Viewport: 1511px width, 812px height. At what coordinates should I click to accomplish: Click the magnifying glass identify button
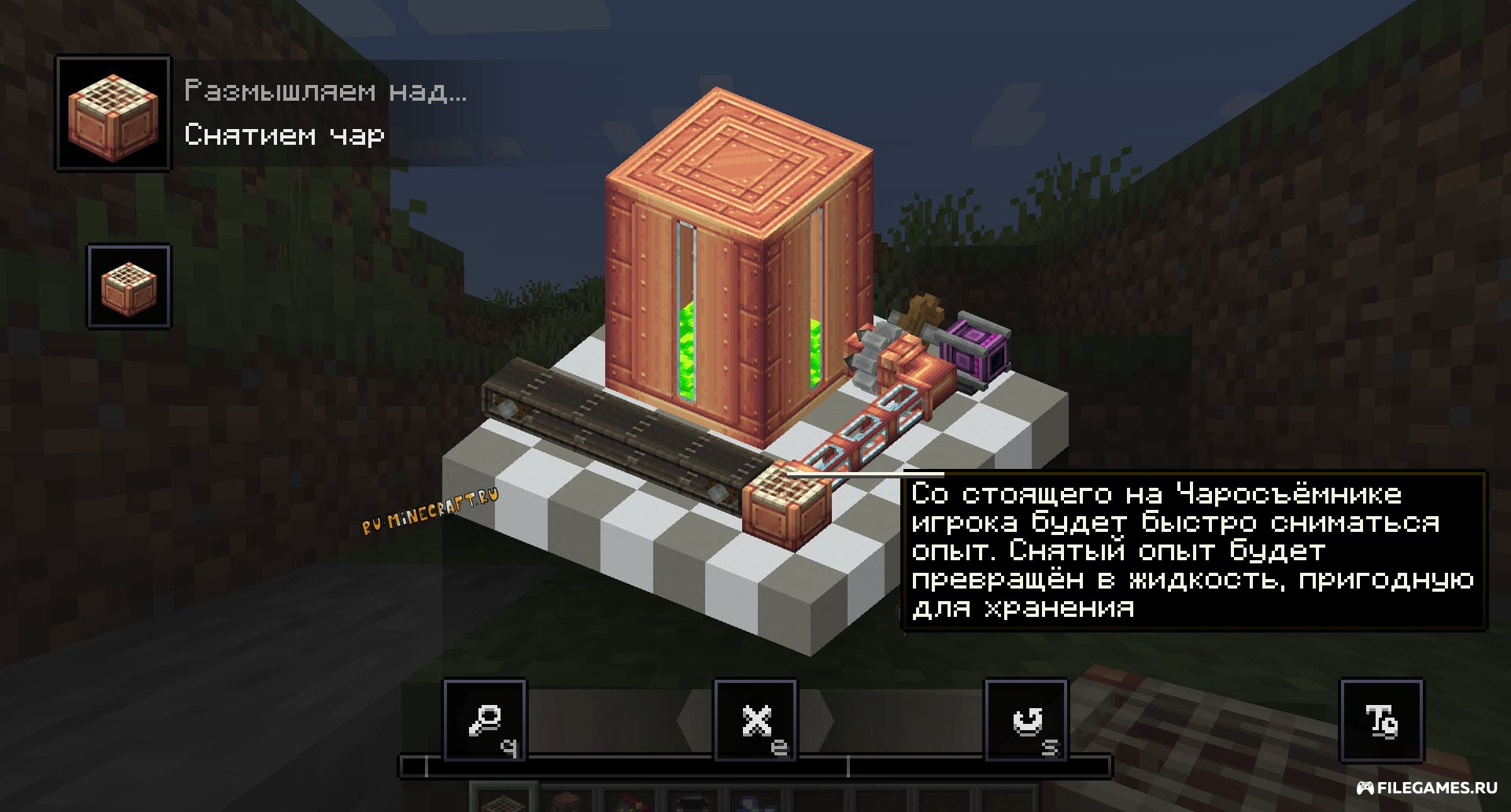click(x=485, y=721)
